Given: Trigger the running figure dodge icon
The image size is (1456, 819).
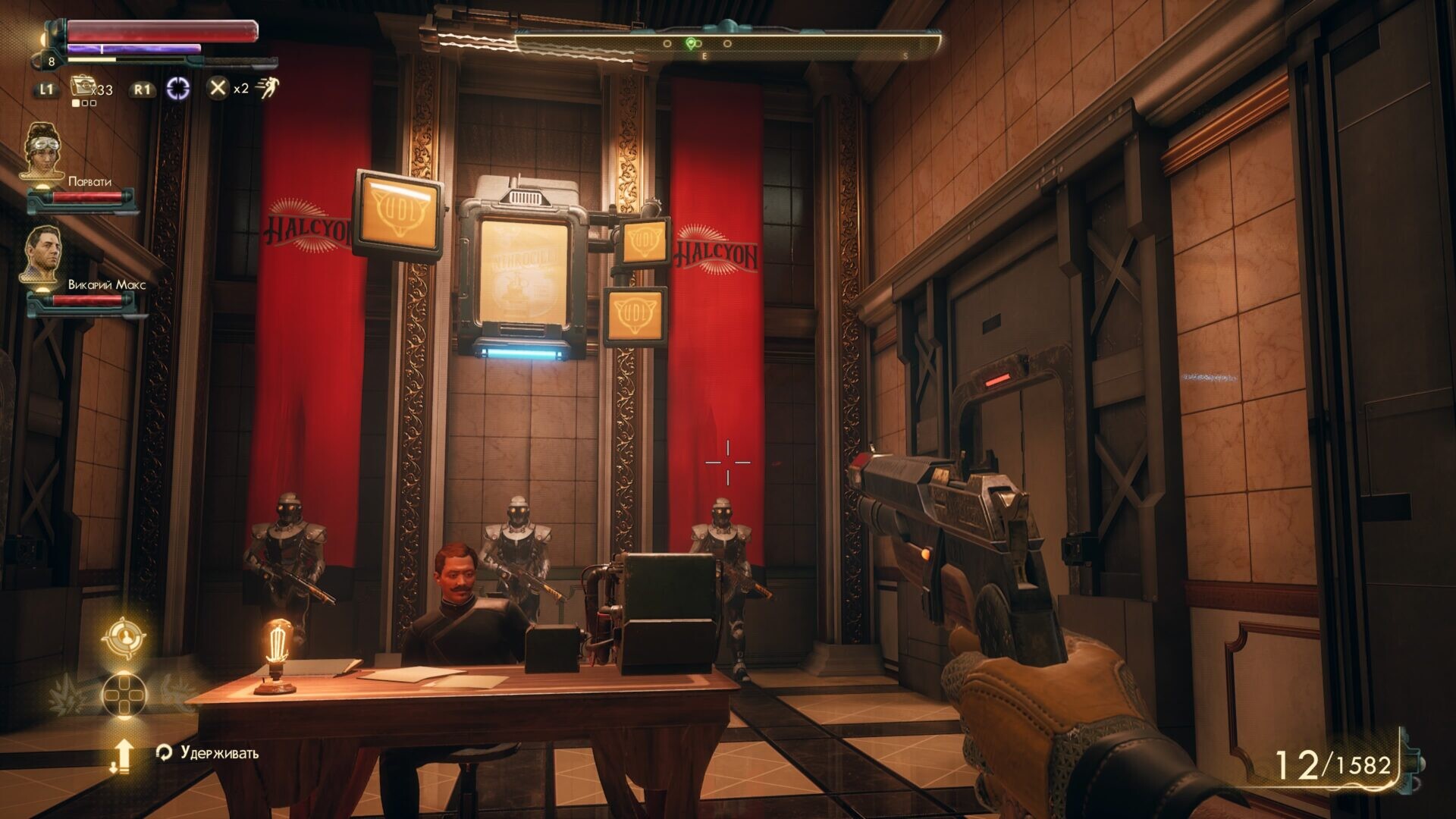Looking at the screenshot, I should point(266,88).
